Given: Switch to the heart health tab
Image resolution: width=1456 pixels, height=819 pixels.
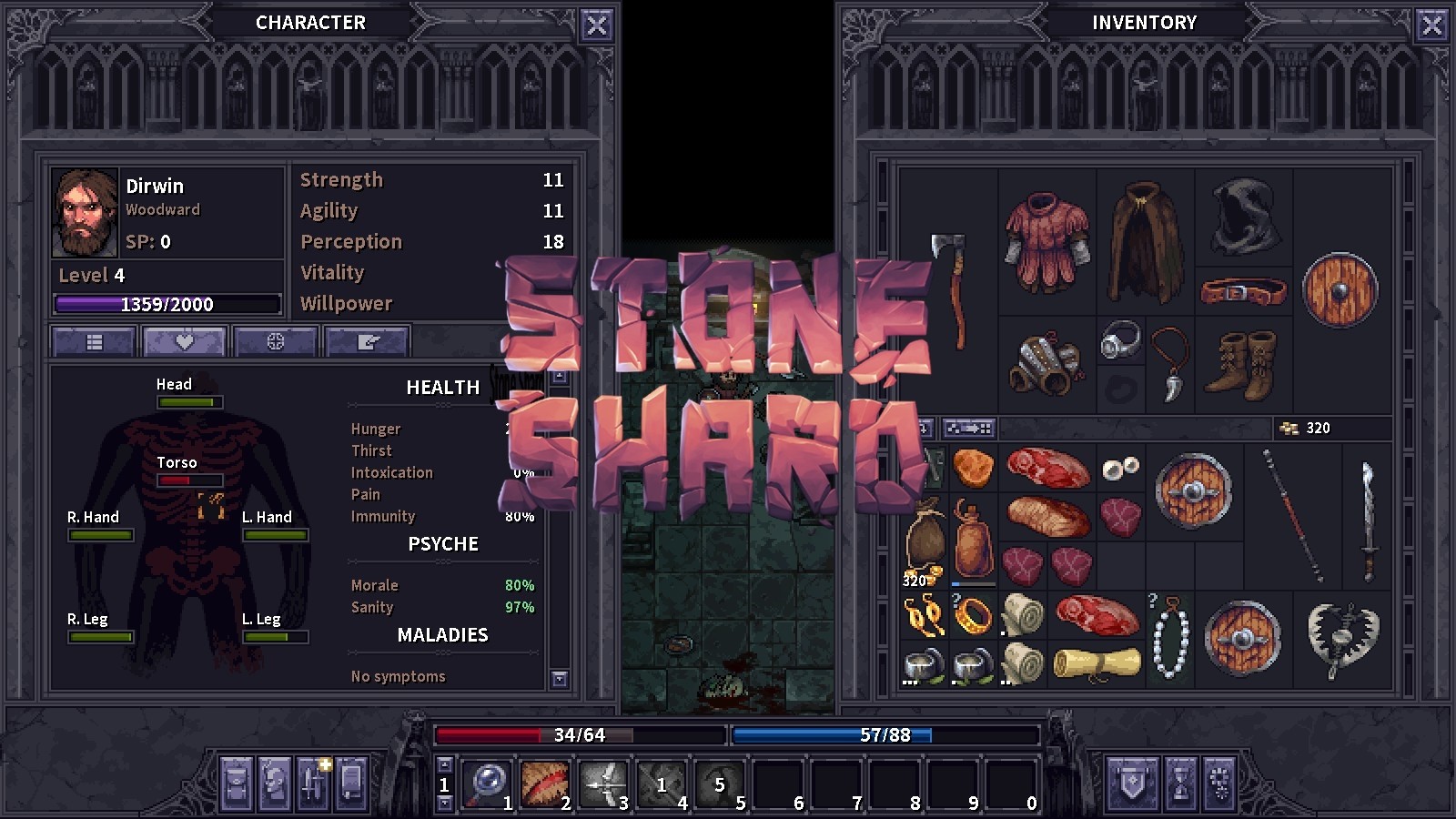Looking at the screenshot, I should [184, 341].
